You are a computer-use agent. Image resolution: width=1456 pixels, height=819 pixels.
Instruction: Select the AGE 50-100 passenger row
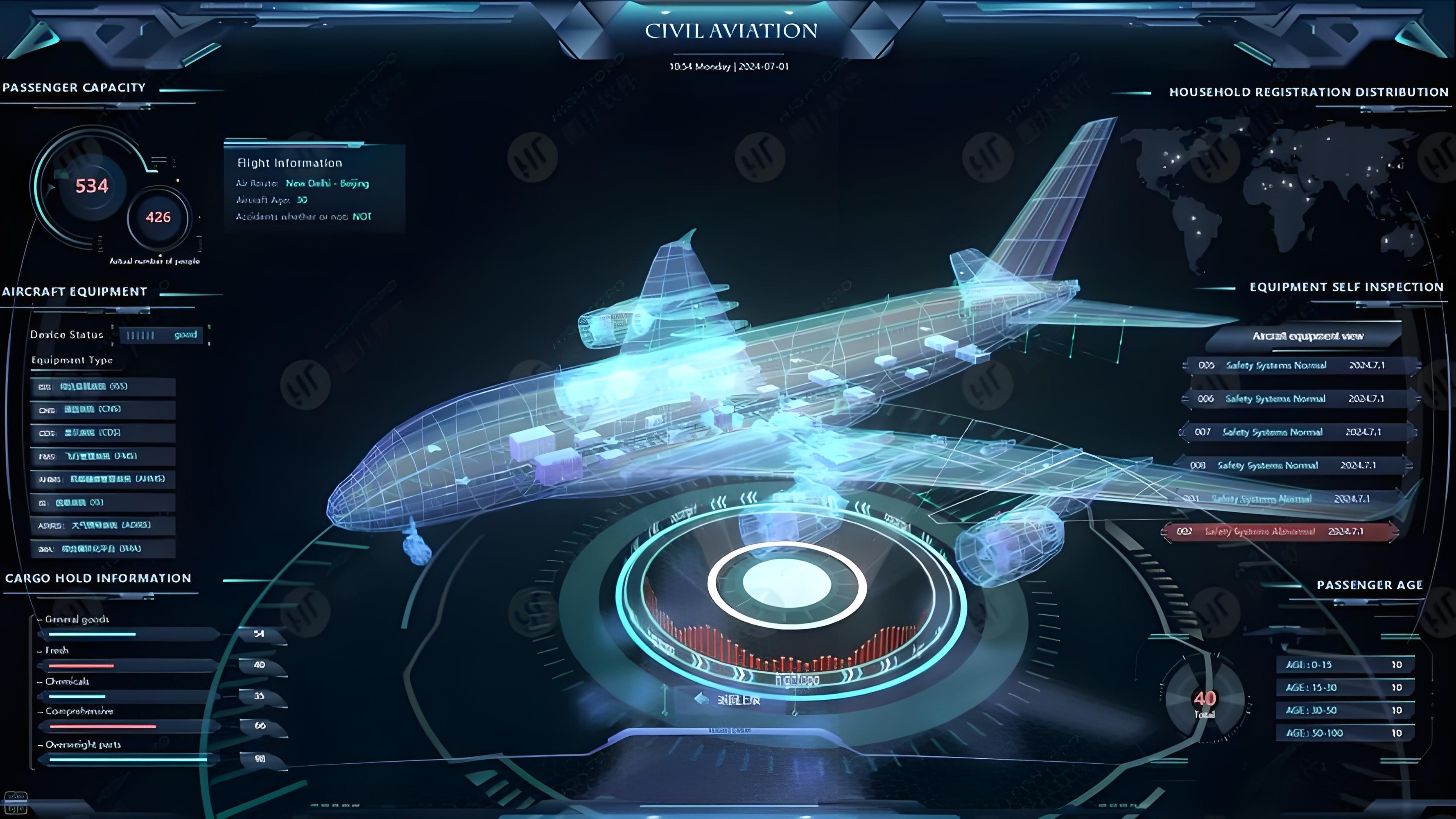click(1344, 733)
